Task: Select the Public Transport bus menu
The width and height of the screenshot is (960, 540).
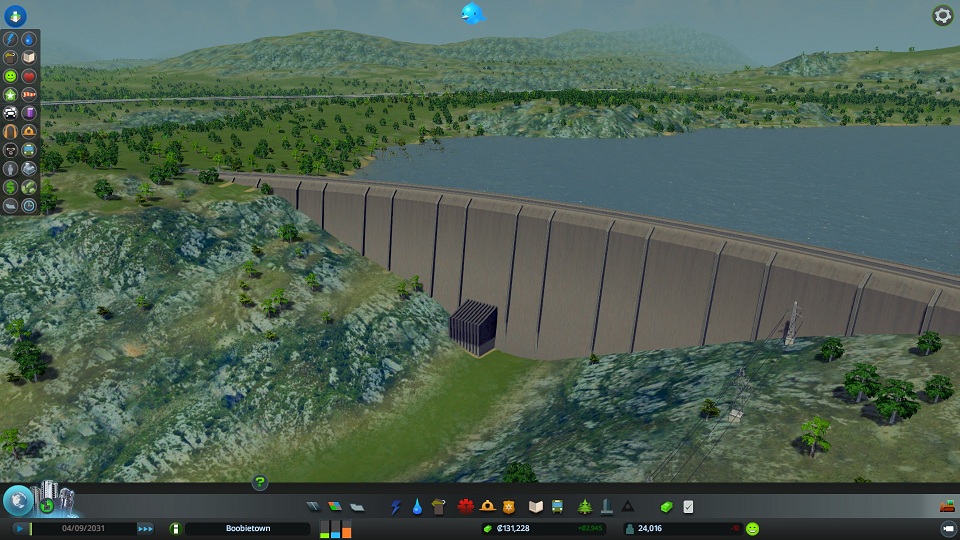Action: tap(556, 507)
